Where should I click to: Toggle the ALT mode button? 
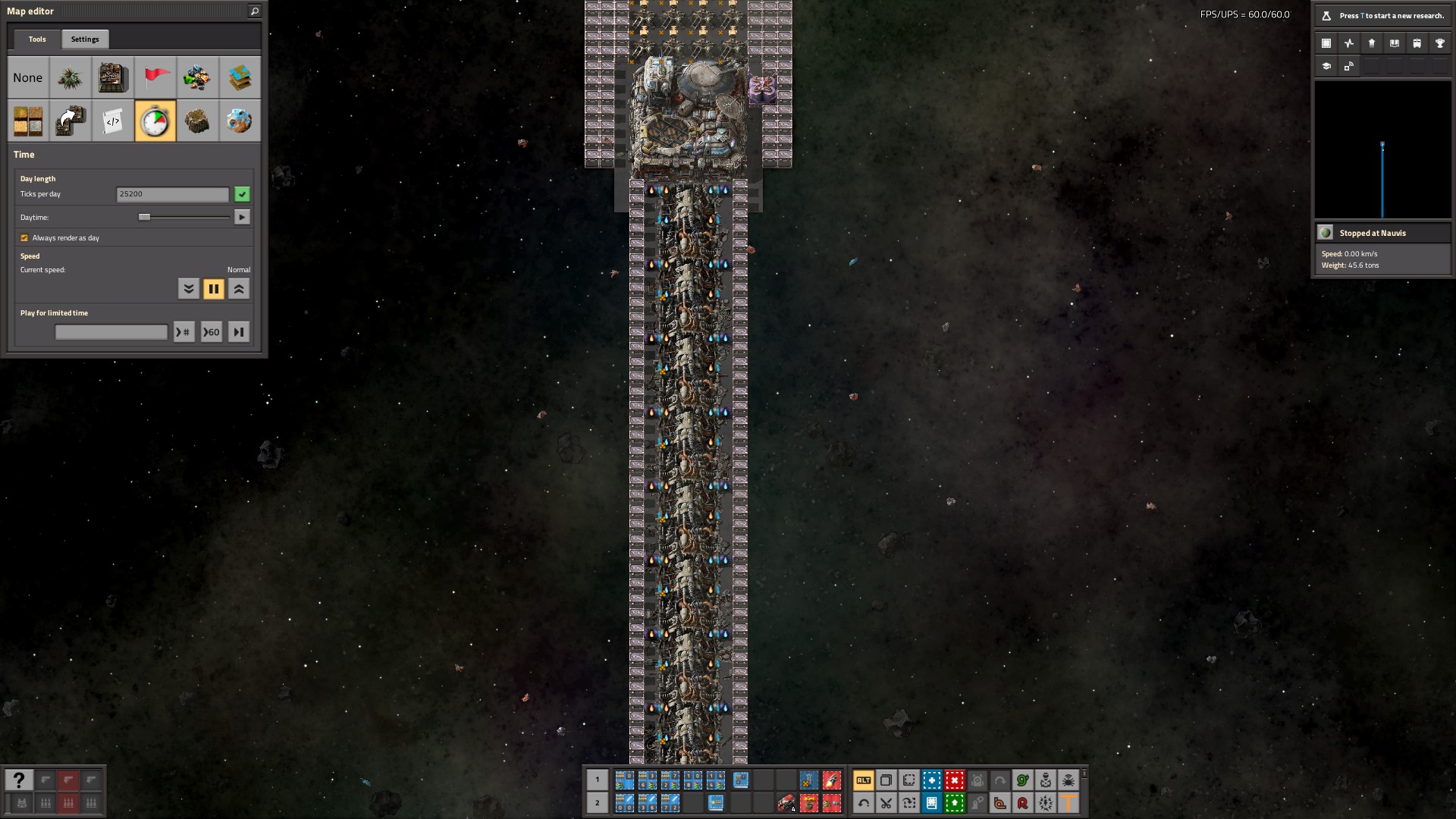(x=863, y=780)
